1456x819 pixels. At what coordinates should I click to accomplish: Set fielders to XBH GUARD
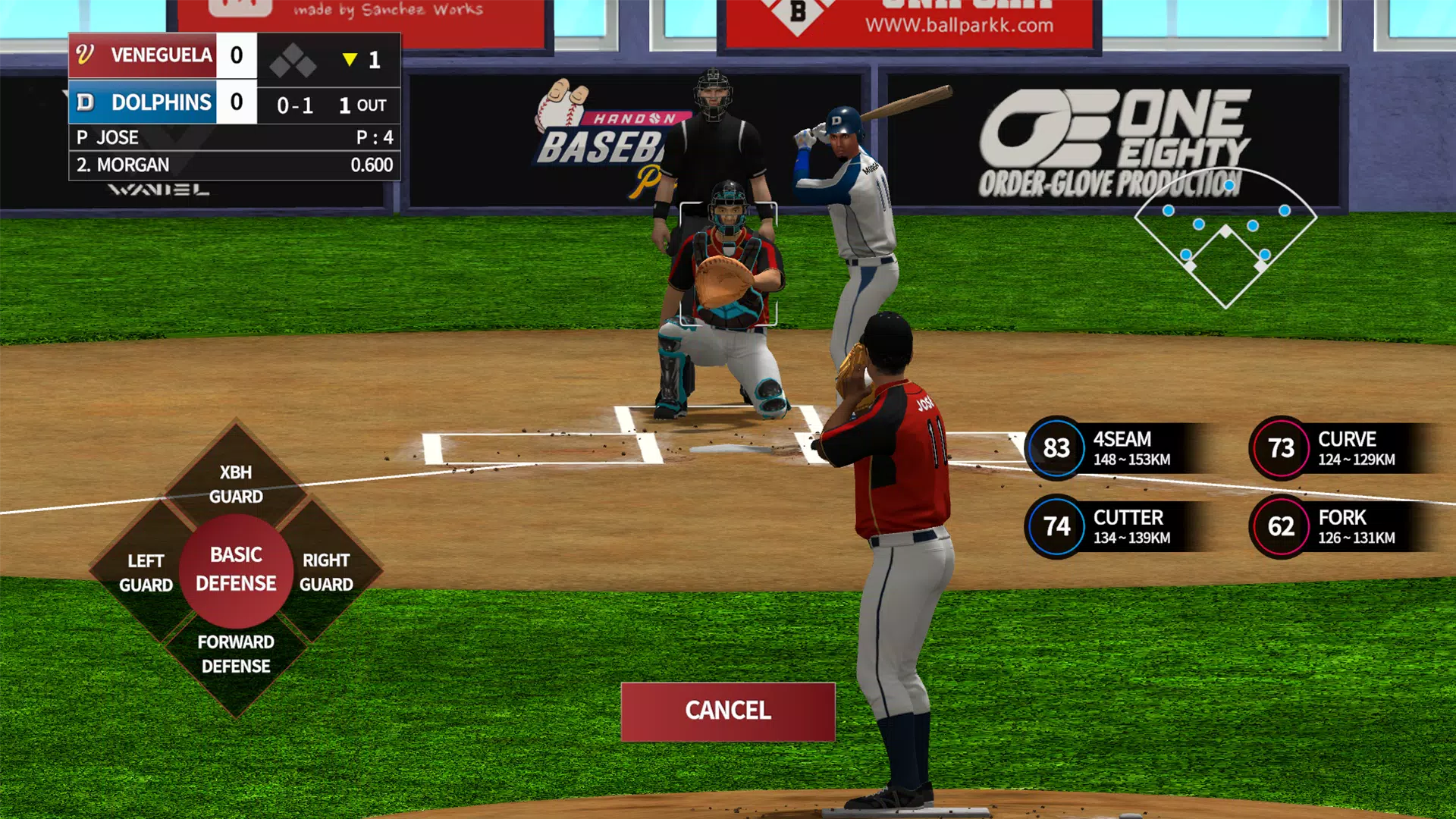pos(236,484)
